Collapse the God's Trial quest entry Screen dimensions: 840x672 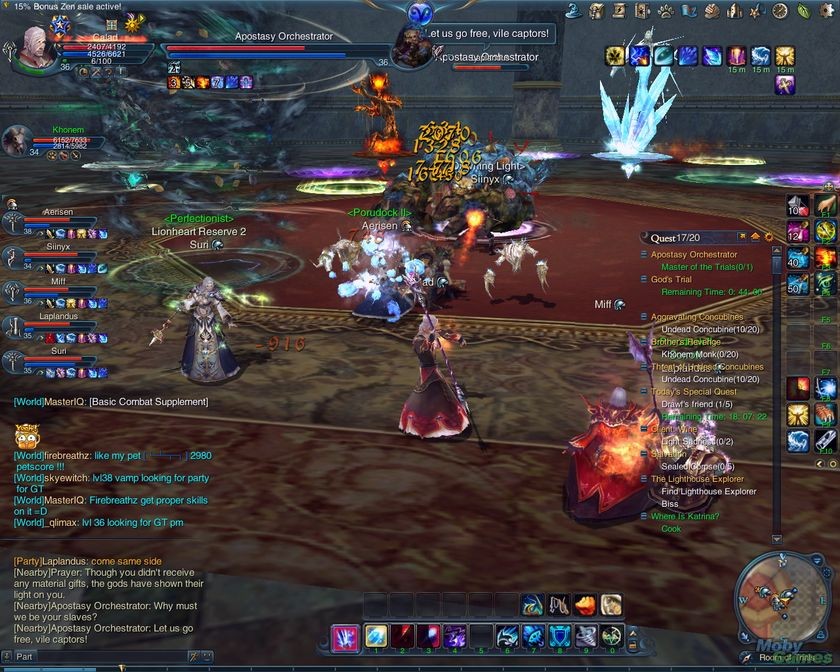(645, 279)
